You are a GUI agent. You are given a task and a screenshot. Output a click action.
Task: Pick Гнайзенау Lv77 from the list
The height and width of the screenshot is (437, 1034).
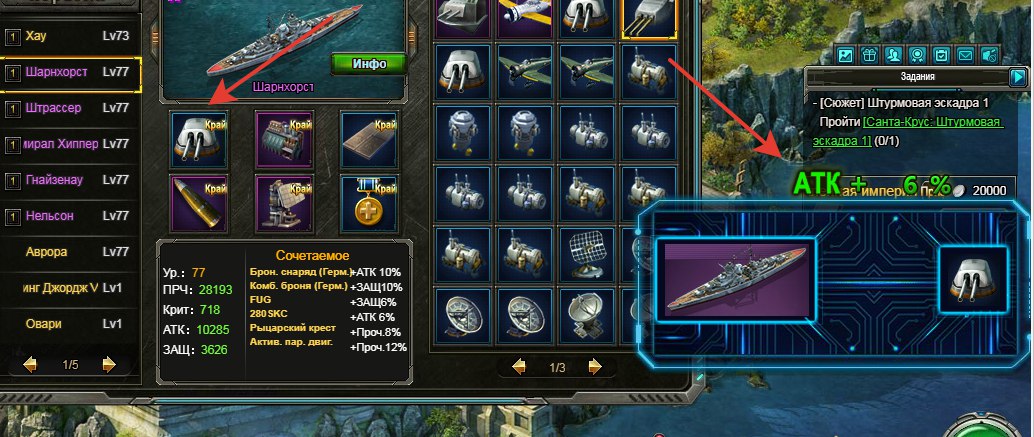pyautogui.click(x=70, y=180)
